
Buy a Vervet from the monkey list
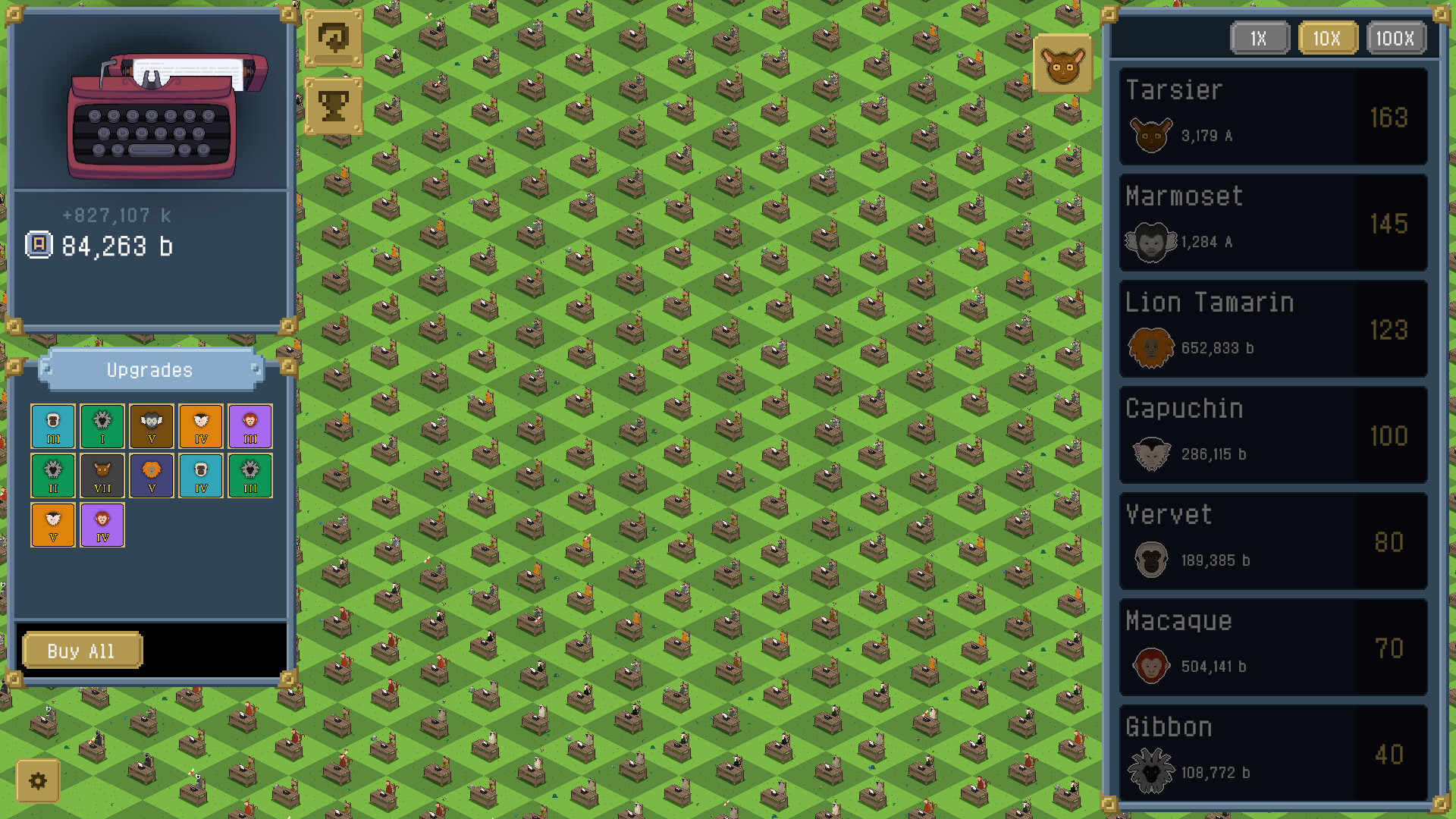[1272, 542]
